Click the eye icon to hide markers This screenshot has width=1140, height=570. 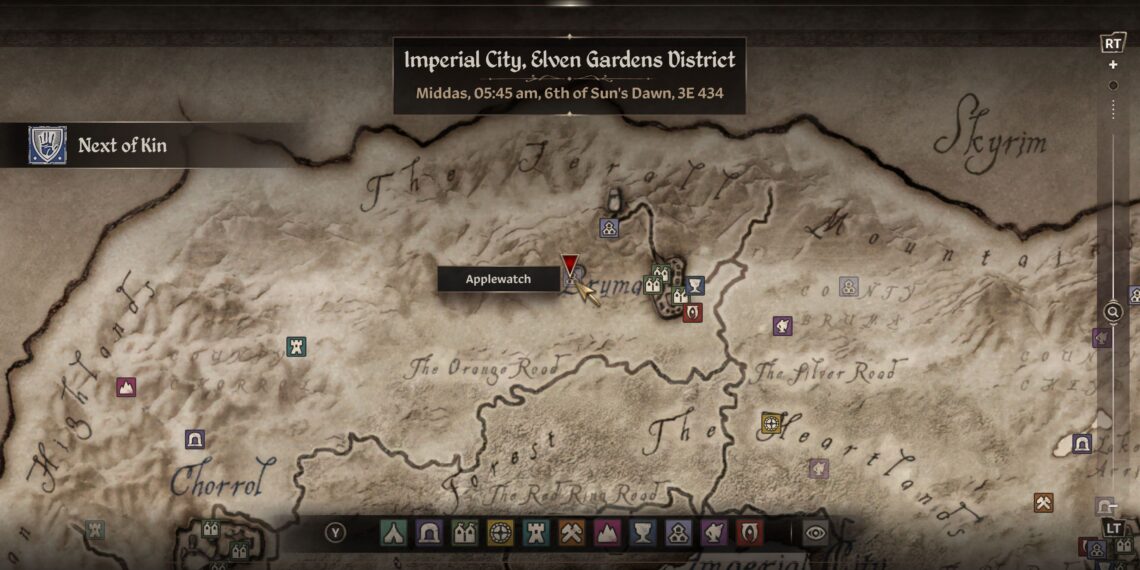(815, 533)
